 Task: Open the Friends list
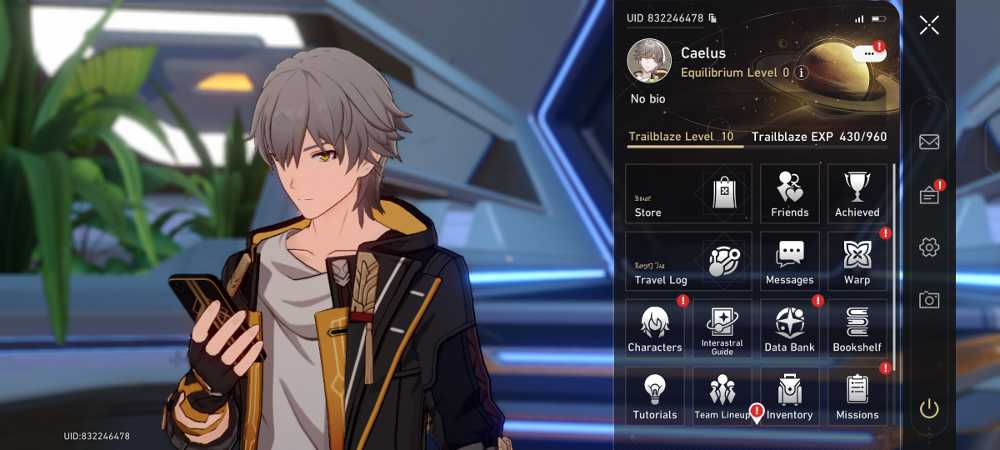click(790, 193)
